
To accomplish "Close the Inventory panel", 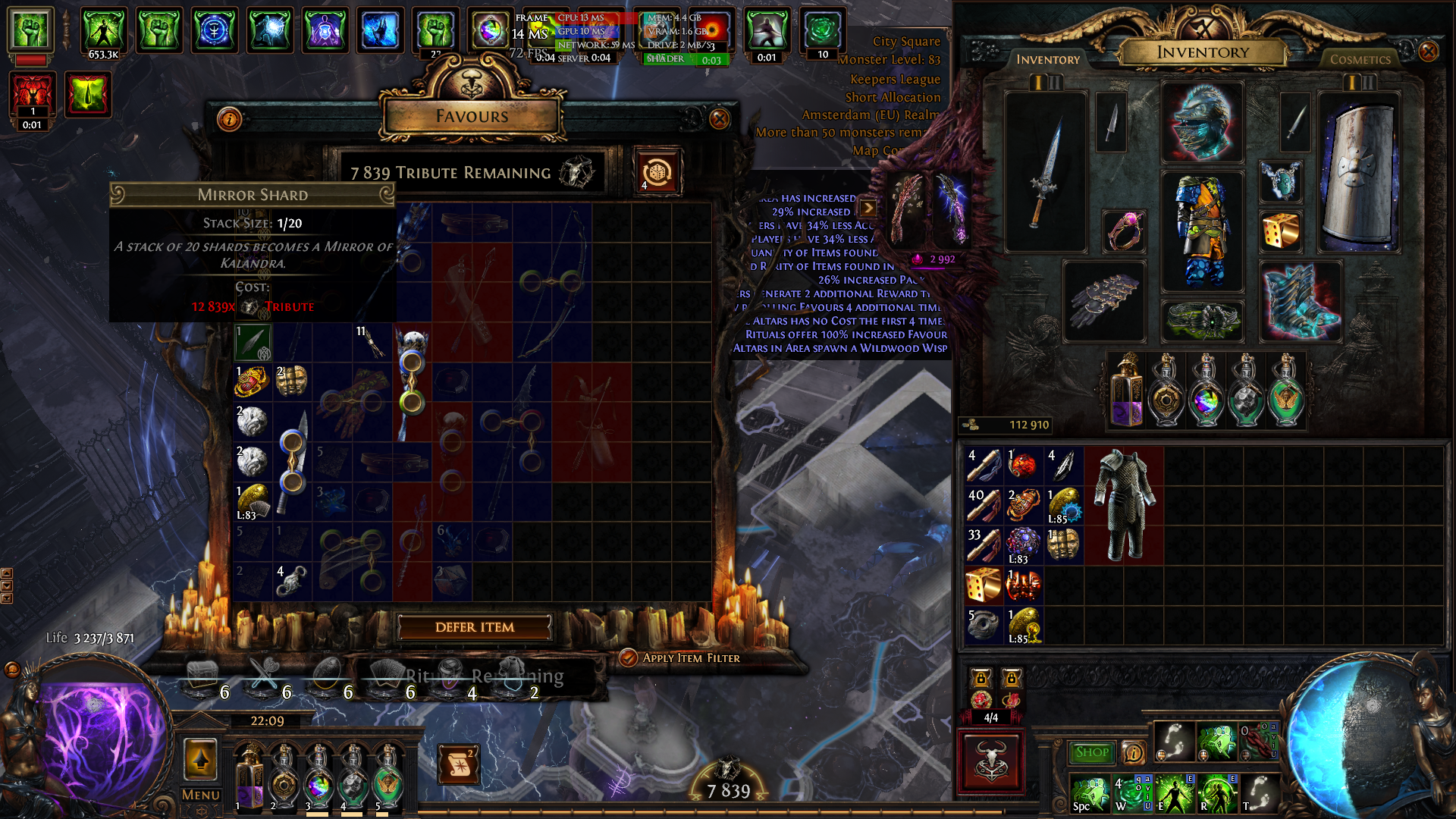I will click(1428, 52).
